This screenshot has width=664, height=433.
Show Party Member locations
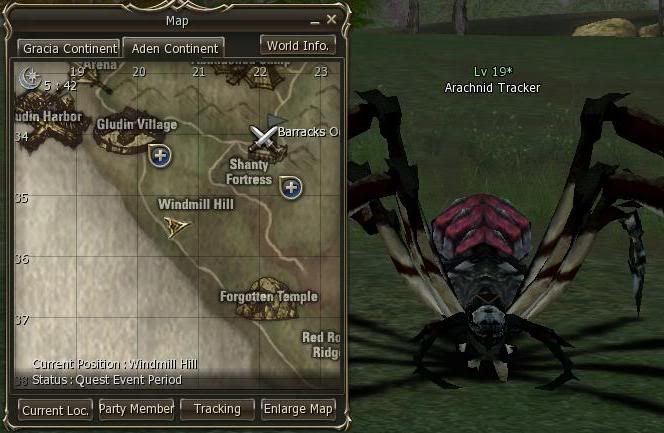[136, 409]
